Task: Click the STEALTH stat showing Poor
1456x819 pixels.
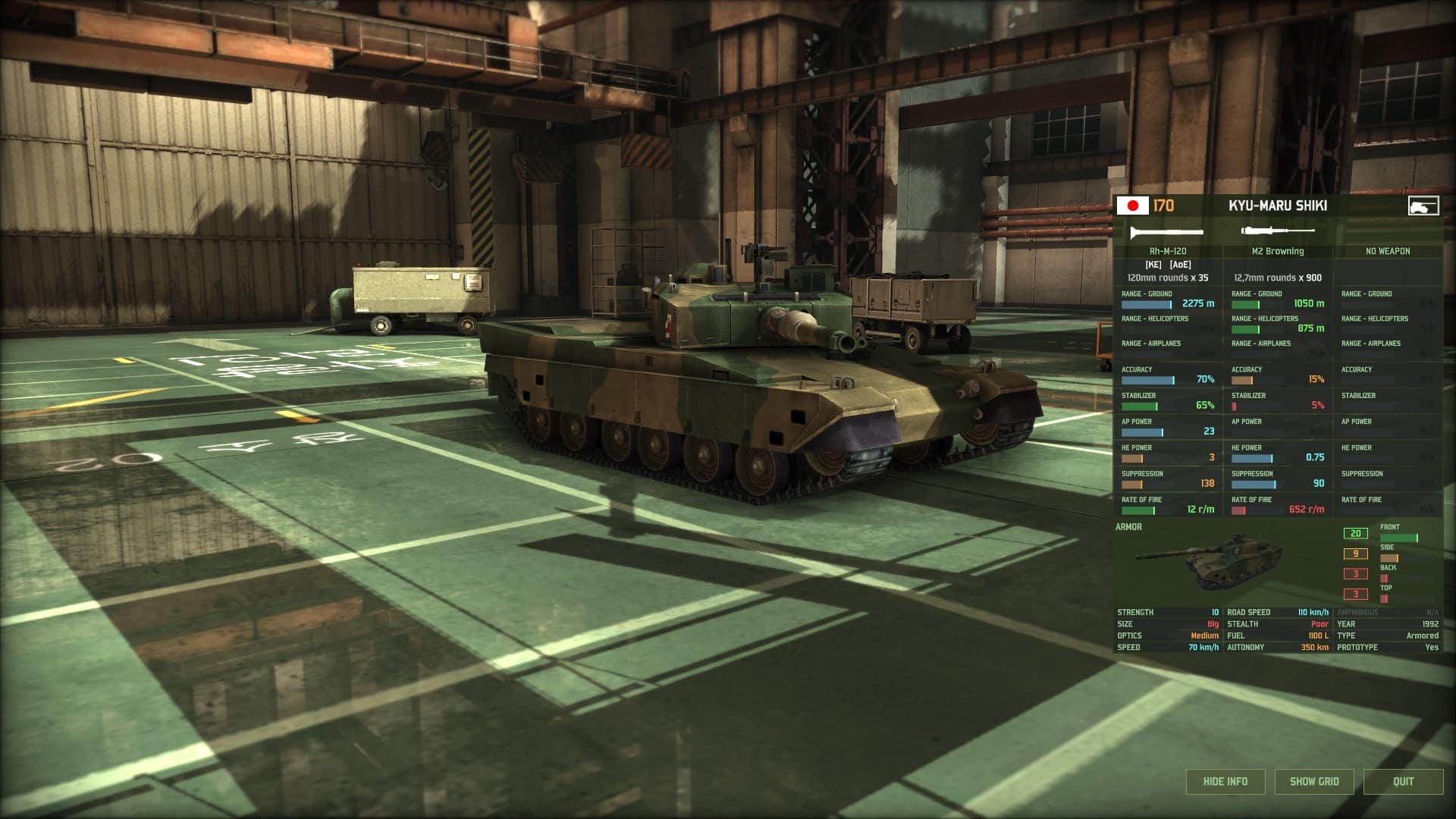Action: (x=1289, y=623)
